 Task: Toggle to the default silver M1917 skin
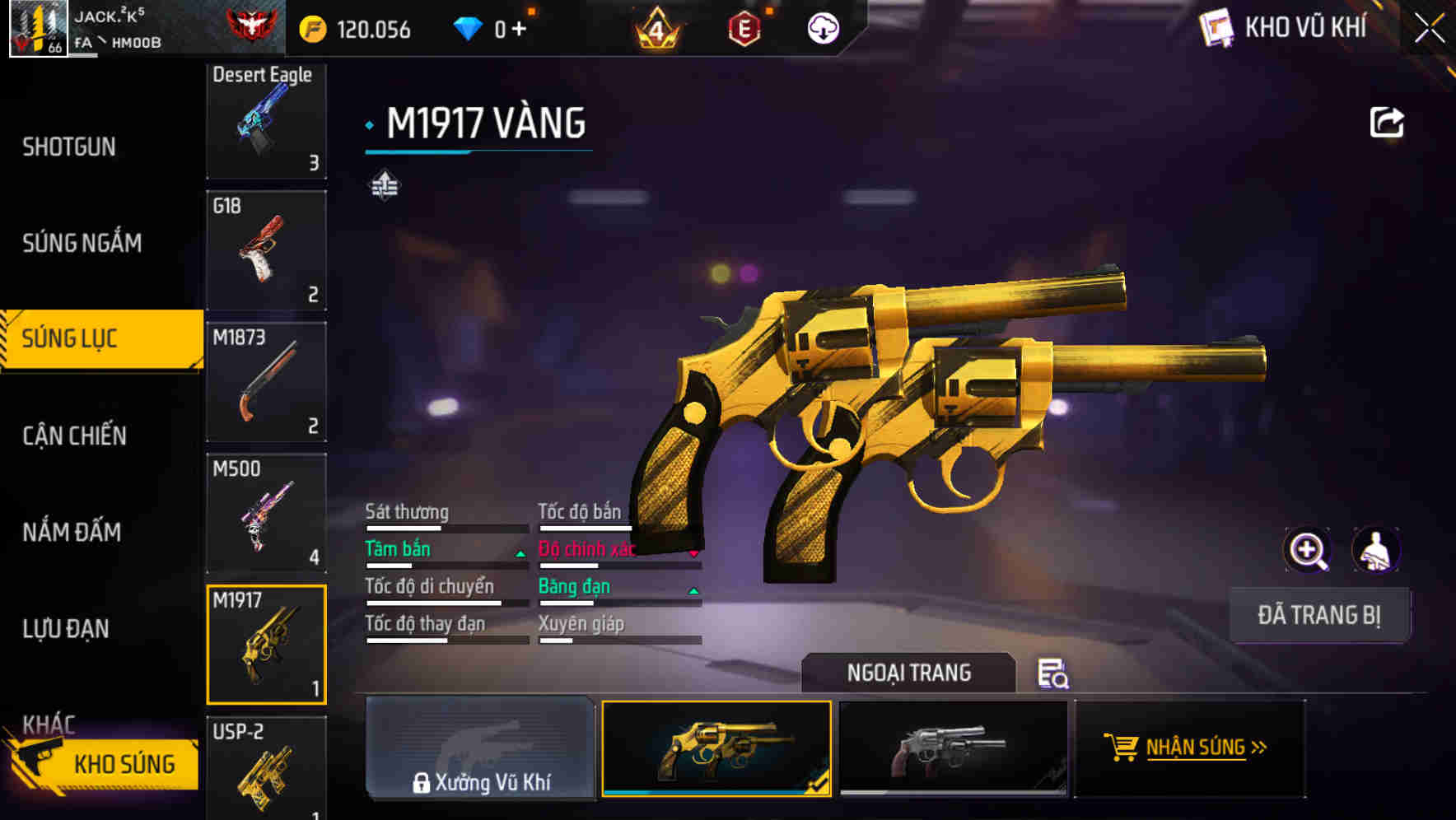[953, 748]
